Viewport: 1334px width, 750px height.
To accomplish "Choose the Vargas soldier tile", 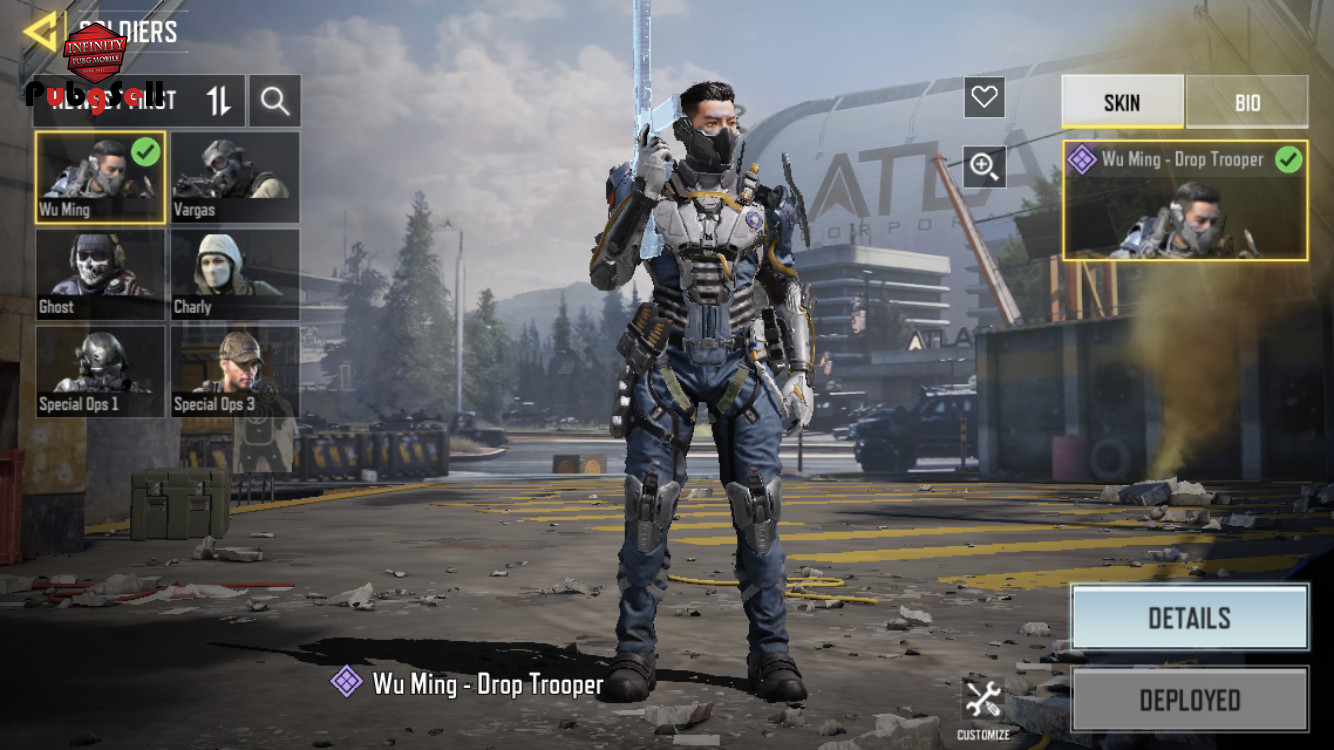I will click(x=235, y=177).
